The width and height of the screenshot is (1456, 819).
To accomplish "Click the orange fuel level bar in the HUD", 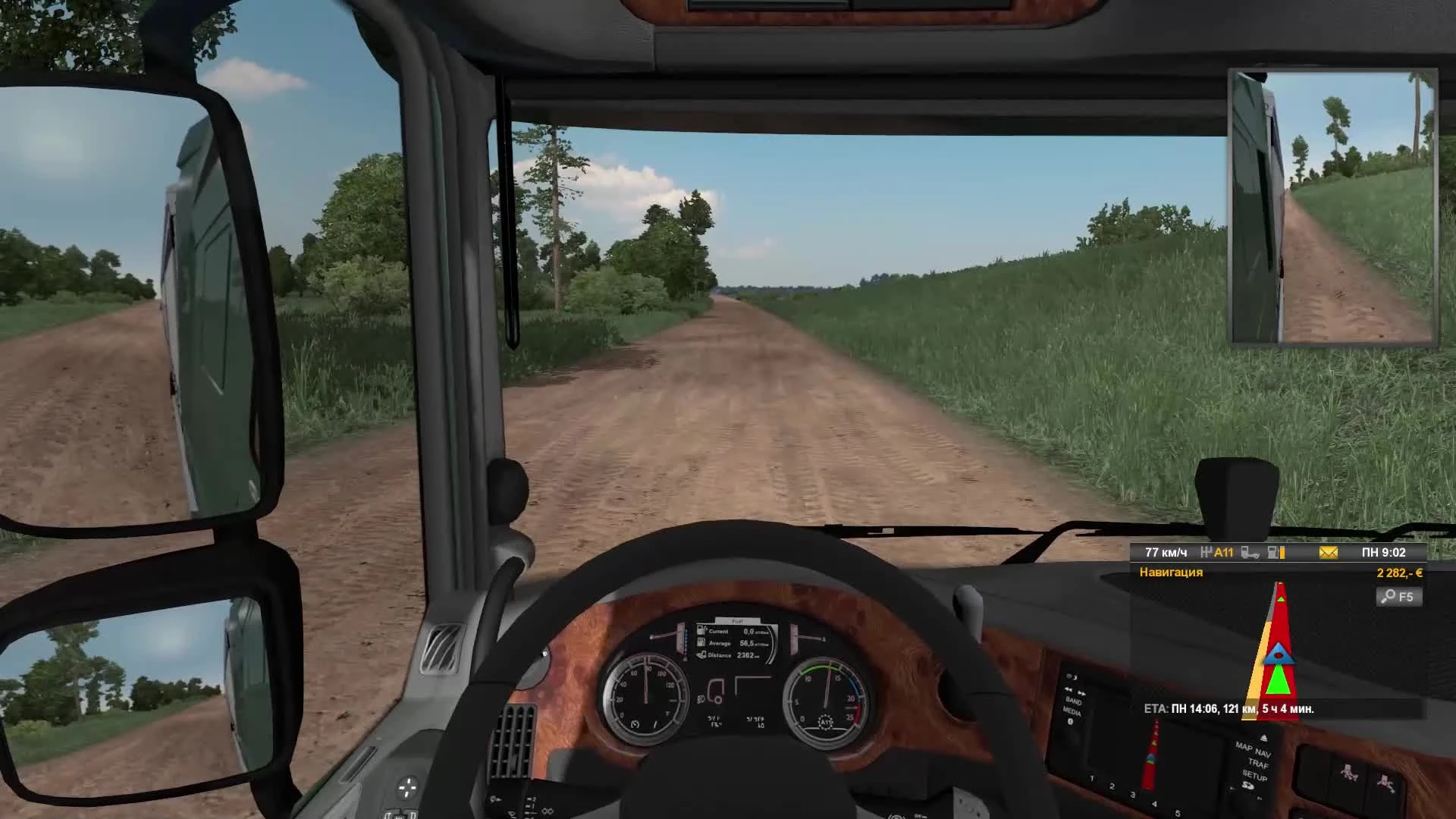I will (x=1282, y=554).
